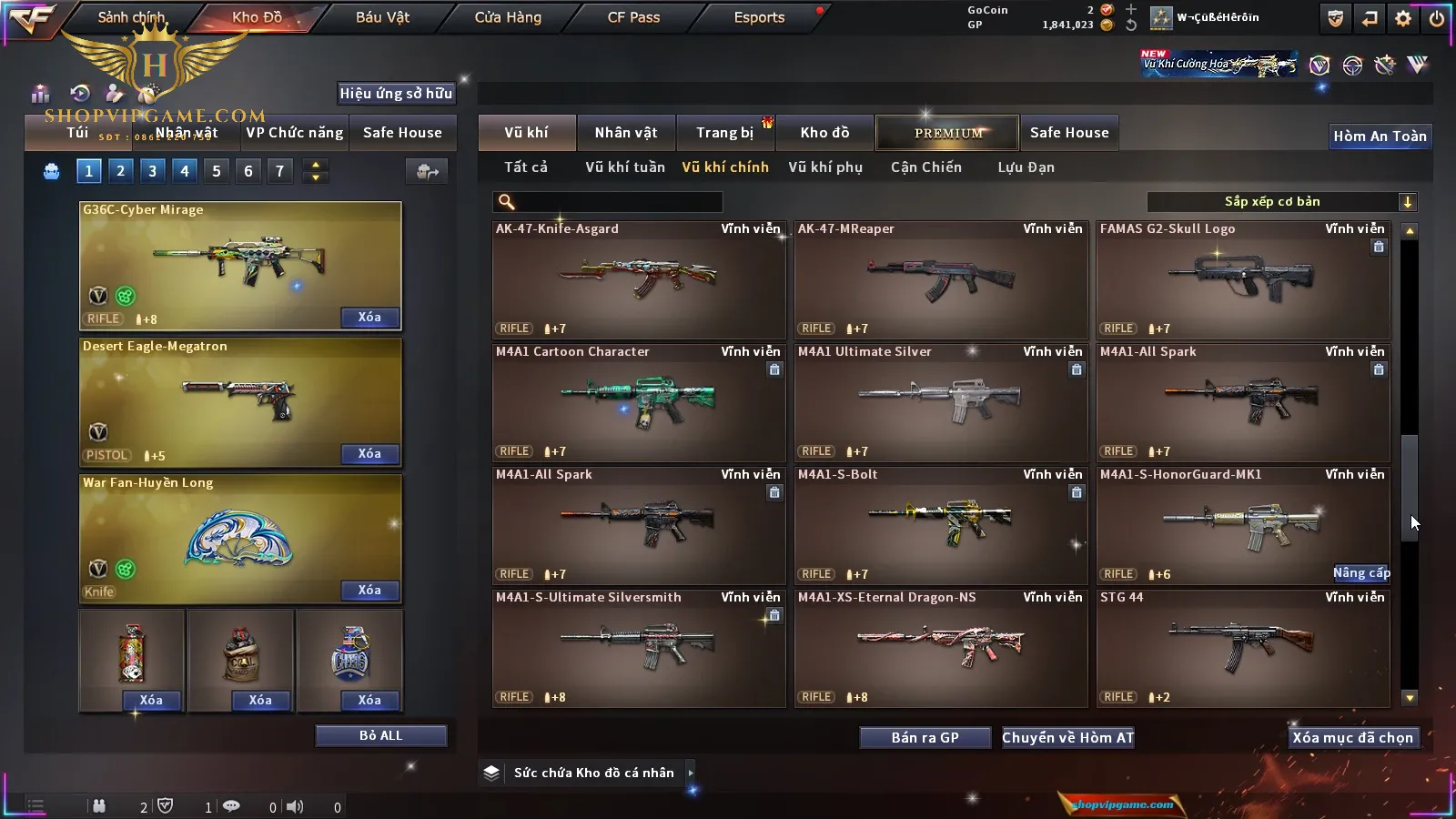
Task: Click Xóa mục đã chọn
Action: click(x=1352, y=738)
